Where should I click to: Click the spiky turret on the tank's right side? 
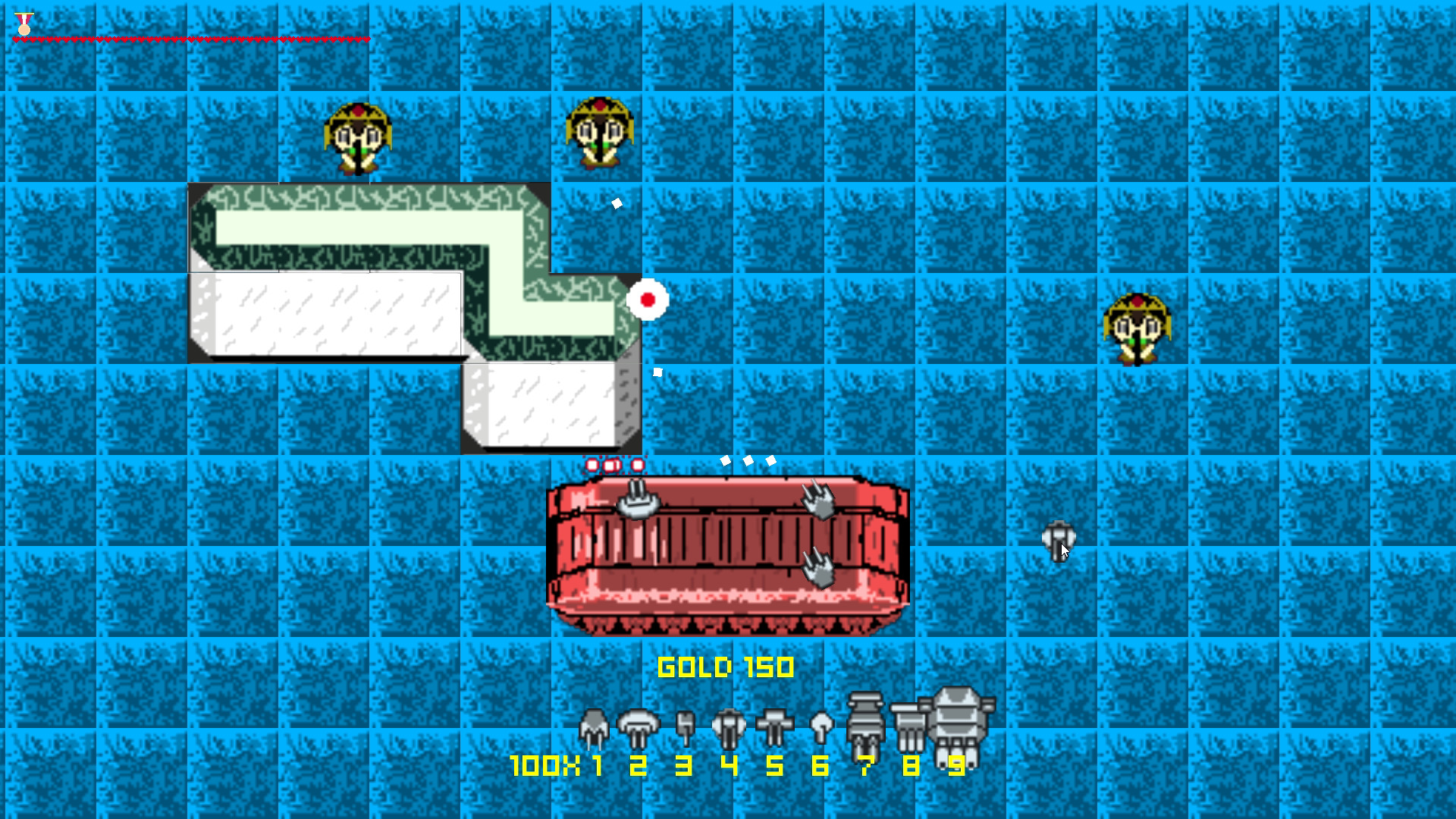click(x=817, y=500)
